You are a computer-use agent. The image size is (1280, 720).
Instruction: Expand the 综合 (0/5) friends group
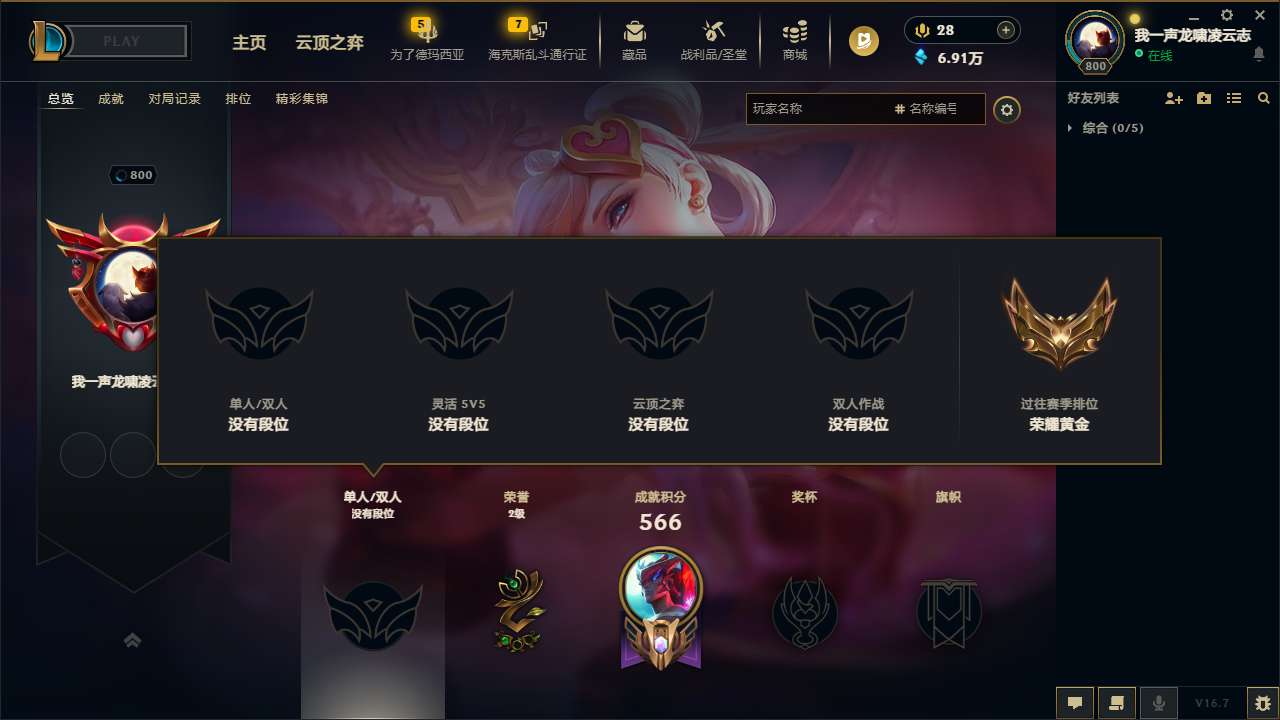pos(1072,128)
